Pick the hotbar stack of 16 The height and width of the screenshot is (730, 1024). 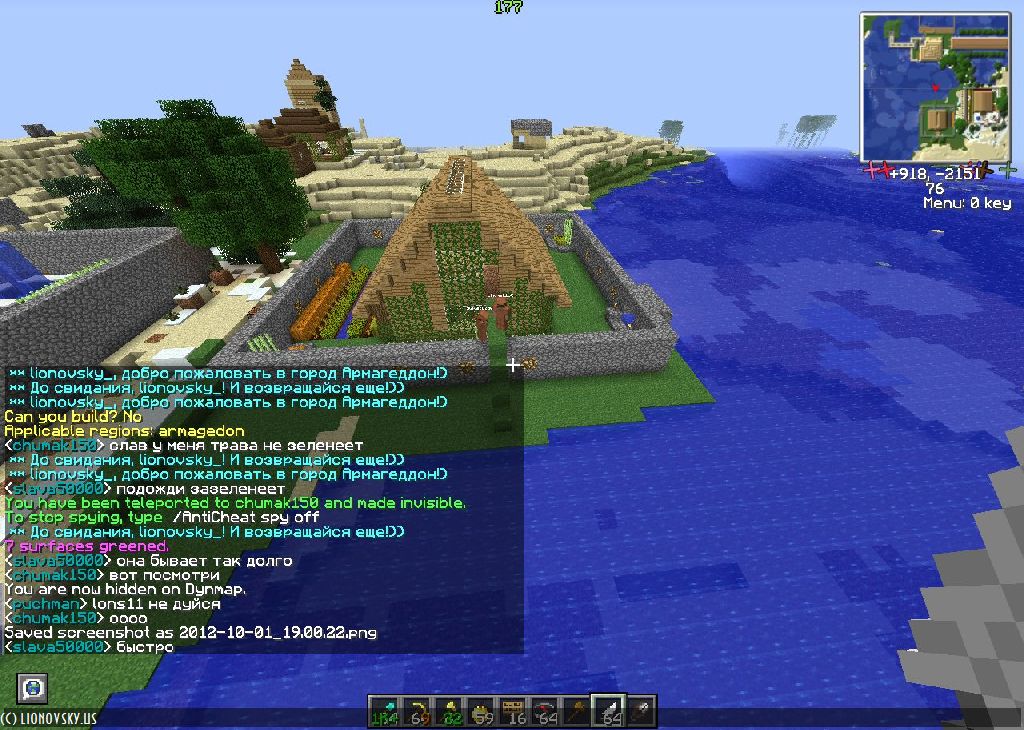tap(515, 709)
